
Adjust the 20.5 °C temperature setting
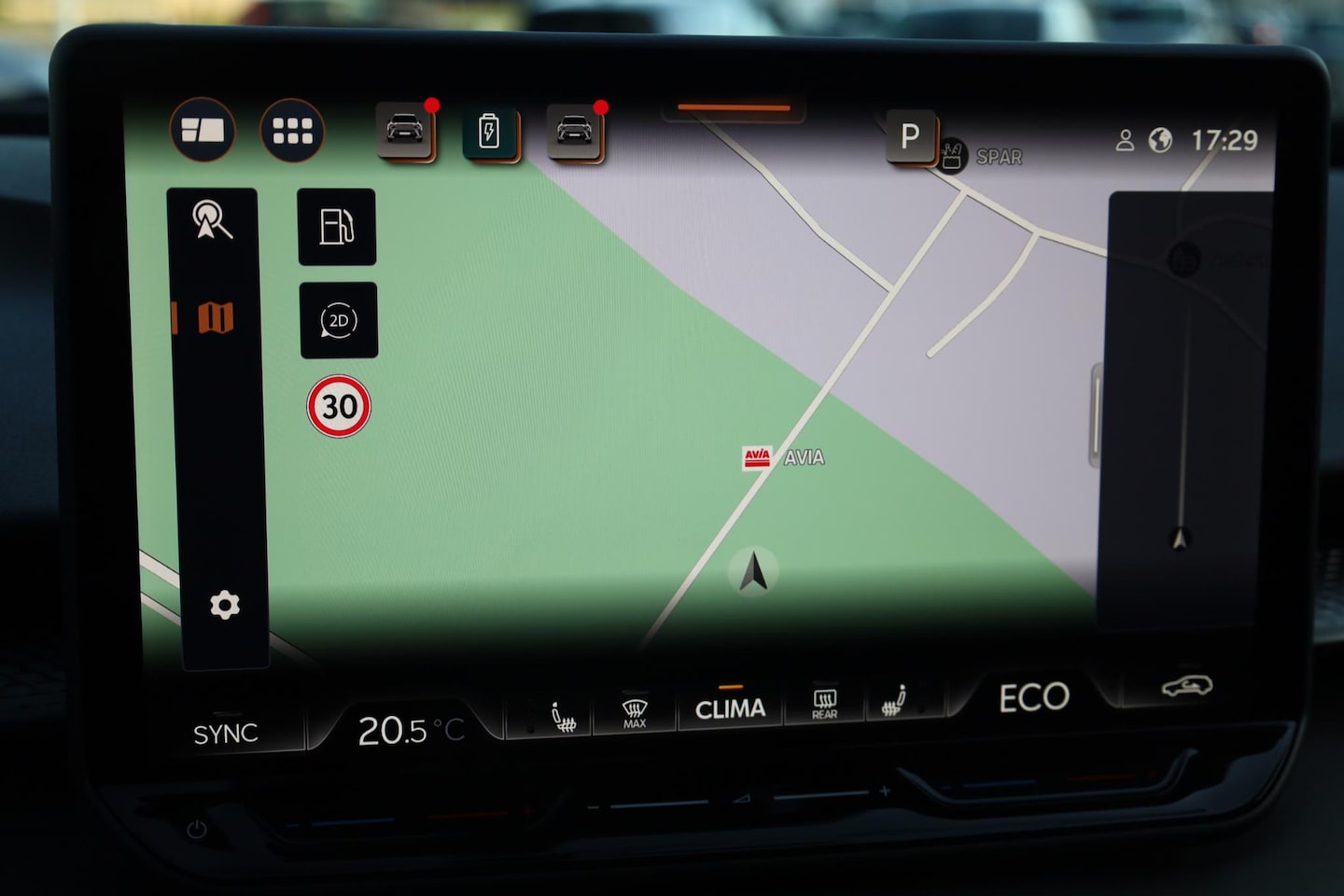[410, 731]
